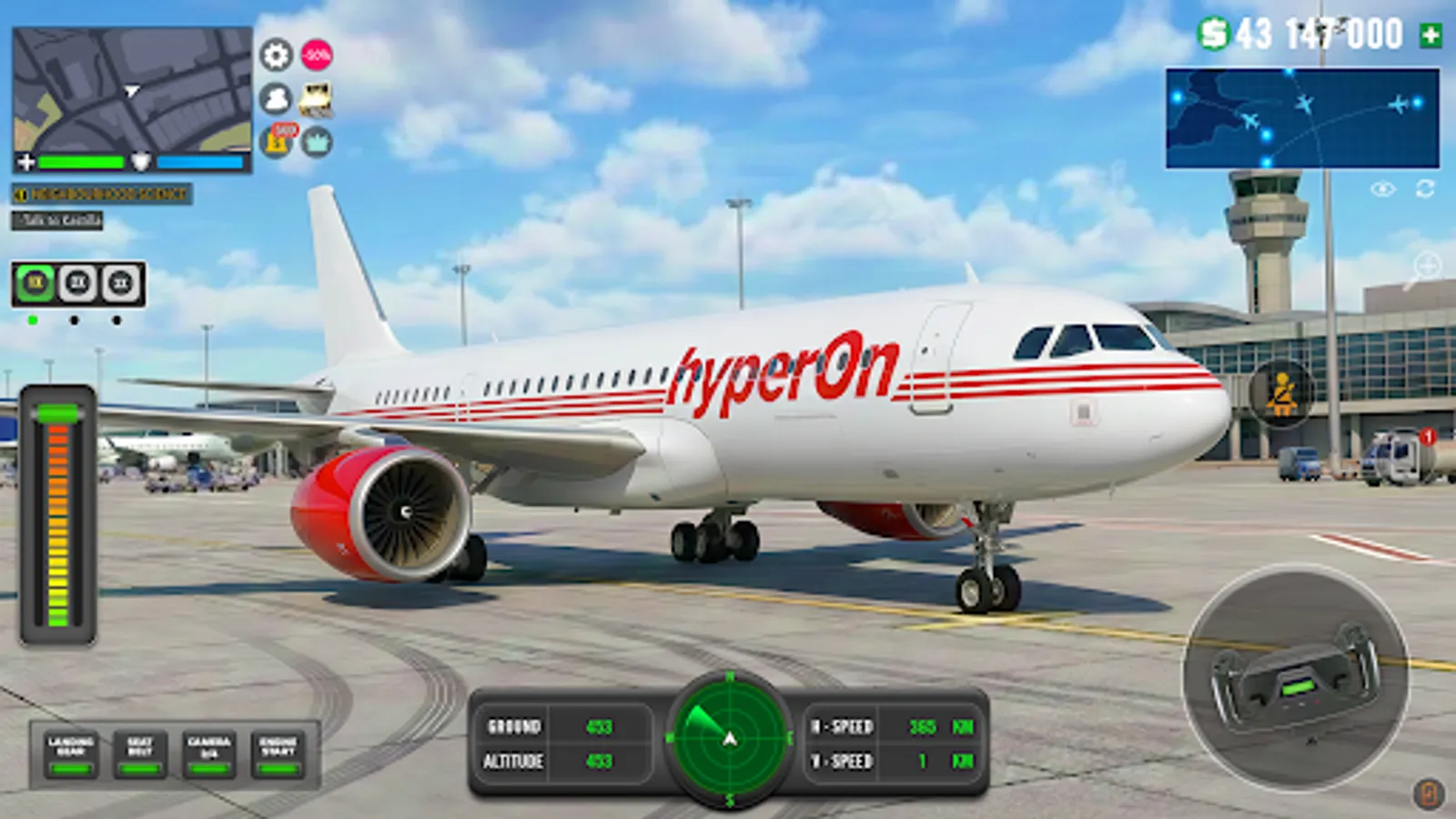Click the eye icon under the flight map

(x=1382, y=189)
